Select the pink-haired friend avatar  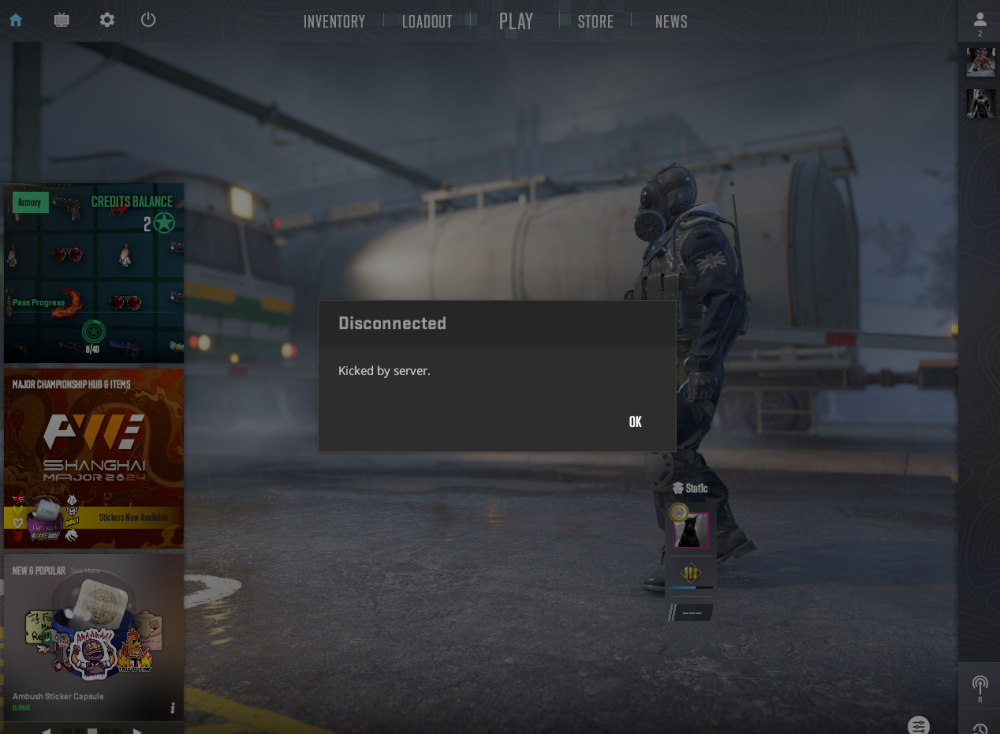(x=980, y=62)
